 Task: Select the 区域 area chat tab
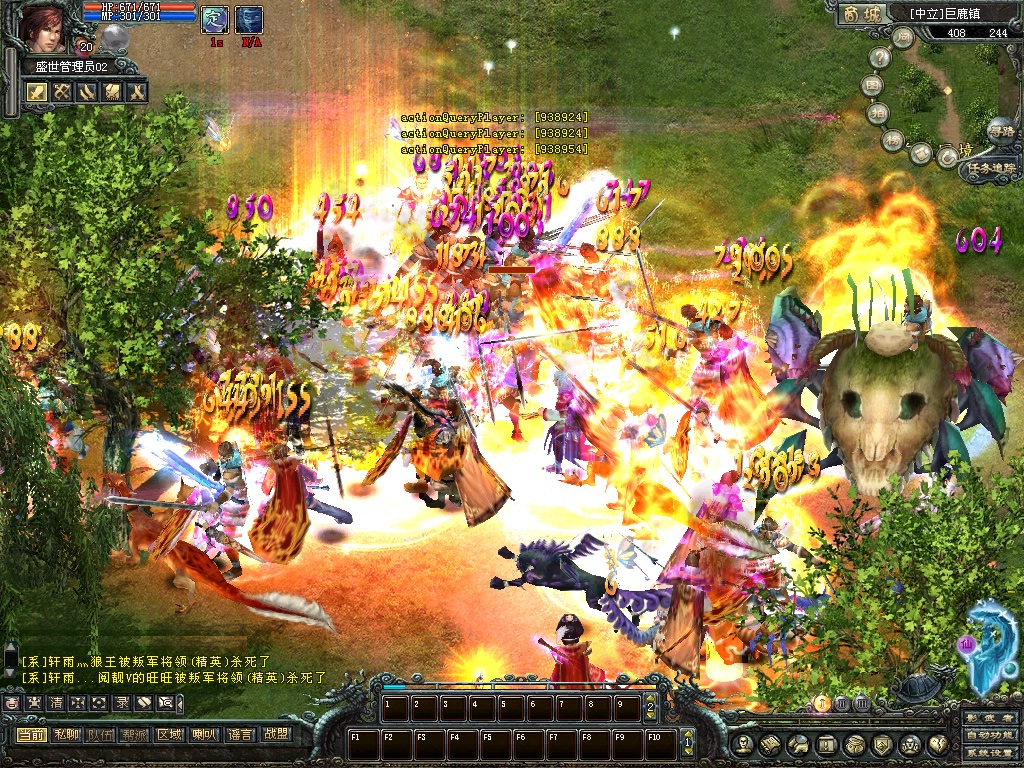point(169,734)
